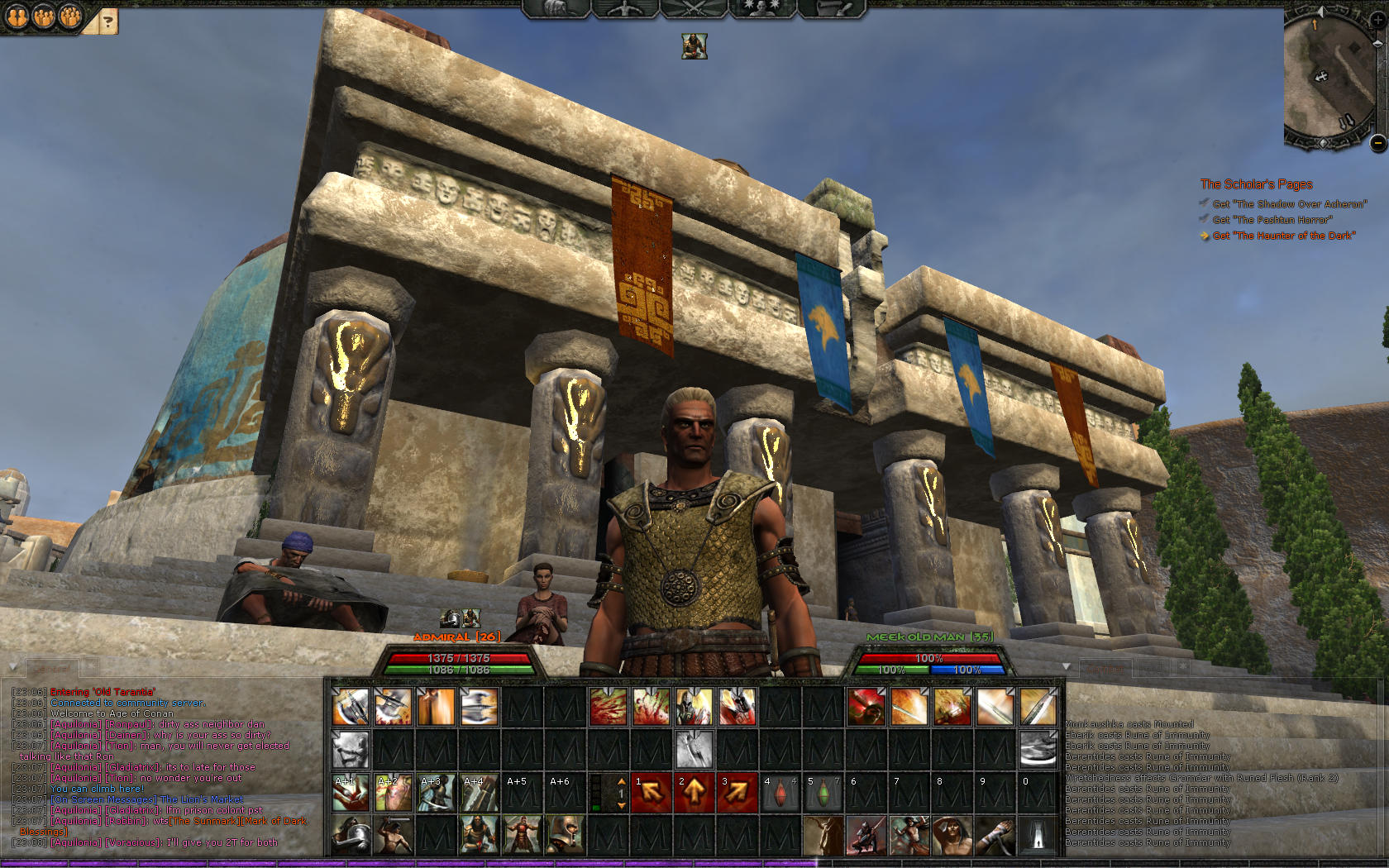
Task: Use the green stamina potion slot
Action: click(x=823, y=794)
